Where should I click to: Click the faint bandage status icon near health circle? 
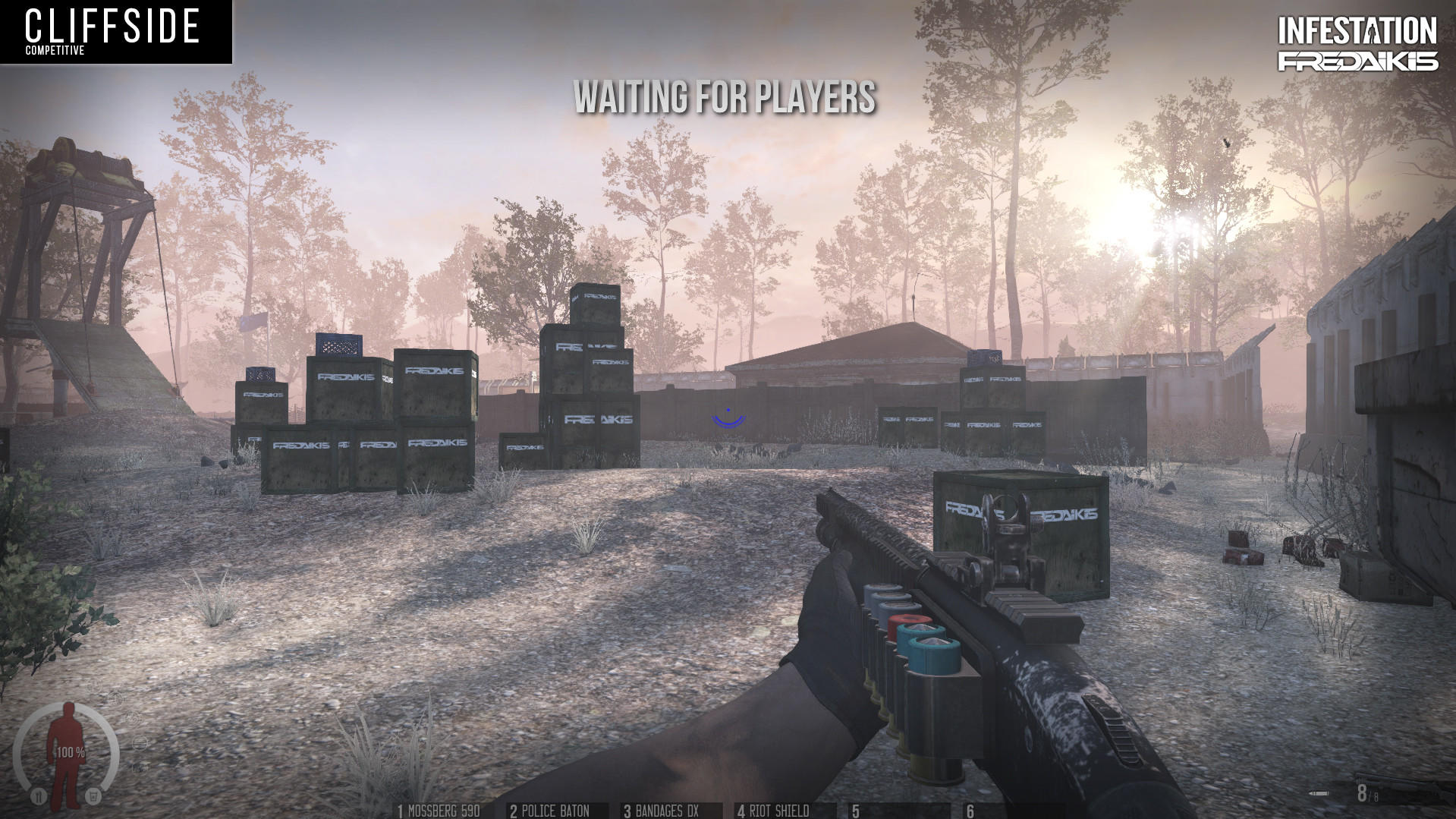140,744
